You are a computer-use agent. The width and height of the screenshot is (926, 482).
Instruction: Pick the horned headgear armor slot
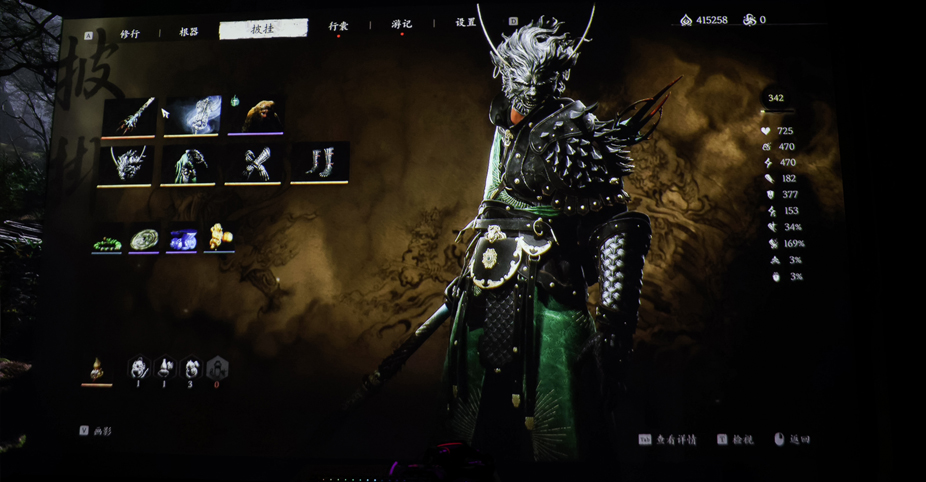[126, 165]
